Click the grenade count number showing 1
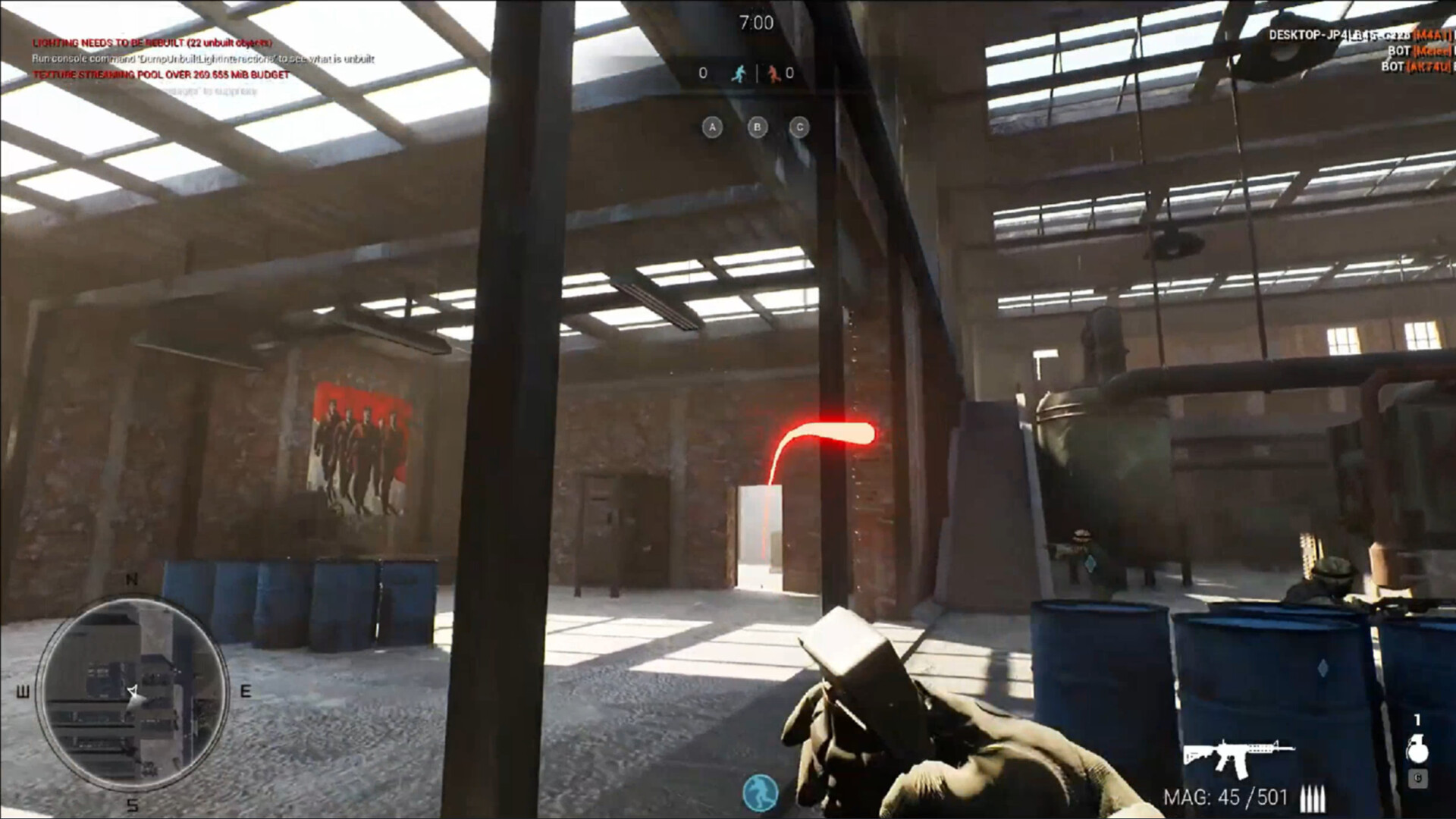This screenshot has height=819, width=1456. (x=1417, y=720)
